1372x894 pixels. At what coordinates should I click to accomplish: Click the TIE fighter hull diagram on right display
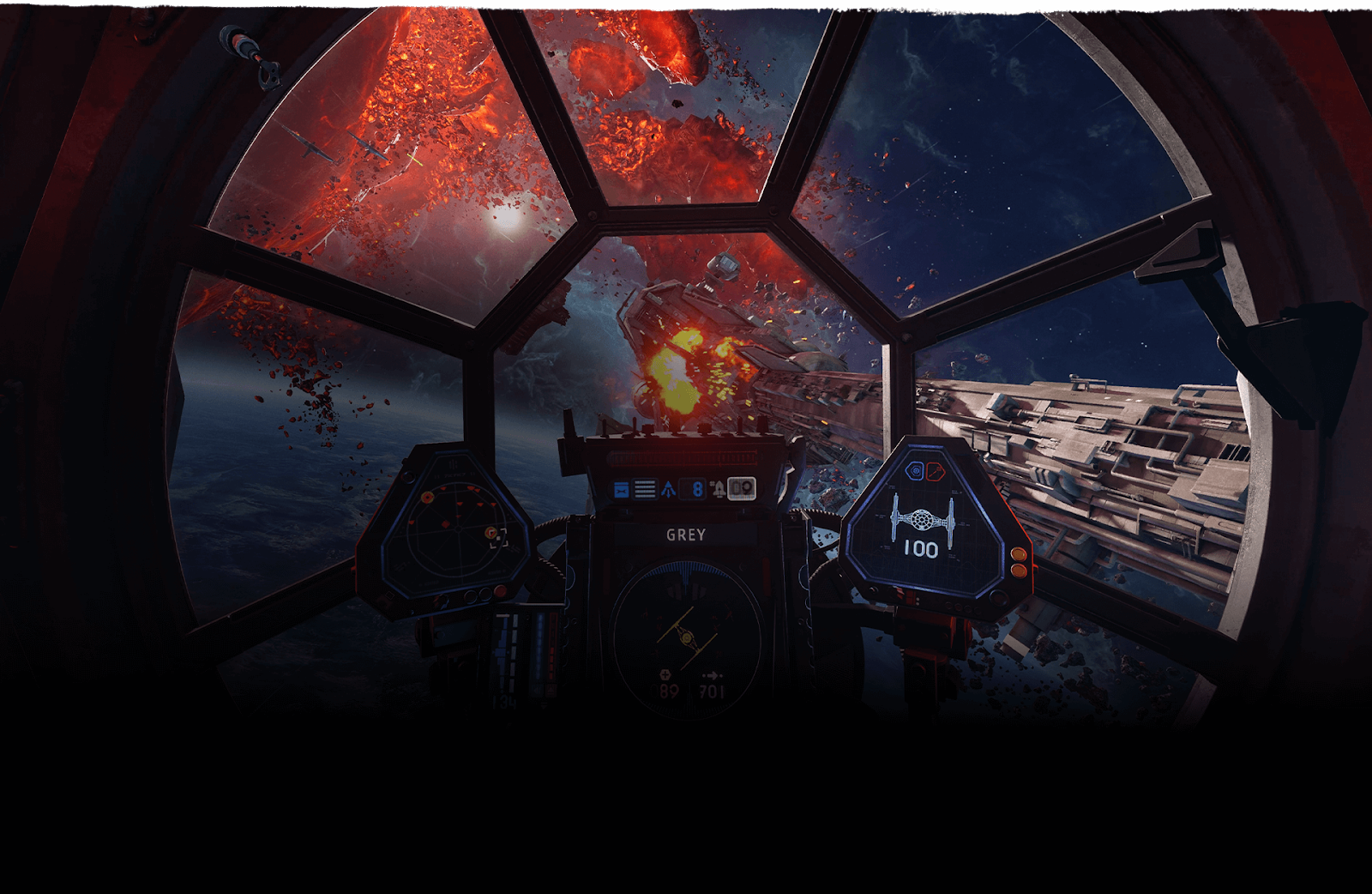922,519
